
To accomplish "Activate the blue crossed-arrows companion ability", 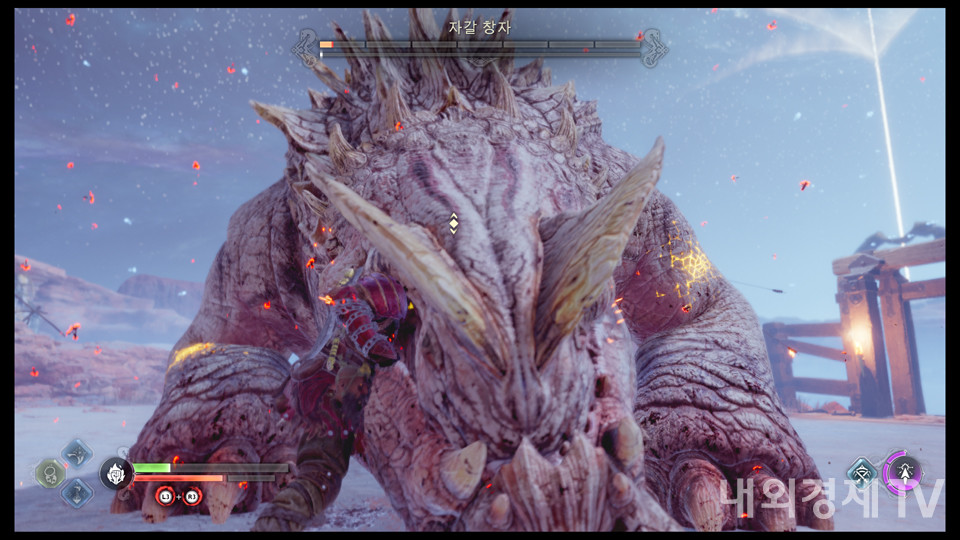I will tap(862, 473).
